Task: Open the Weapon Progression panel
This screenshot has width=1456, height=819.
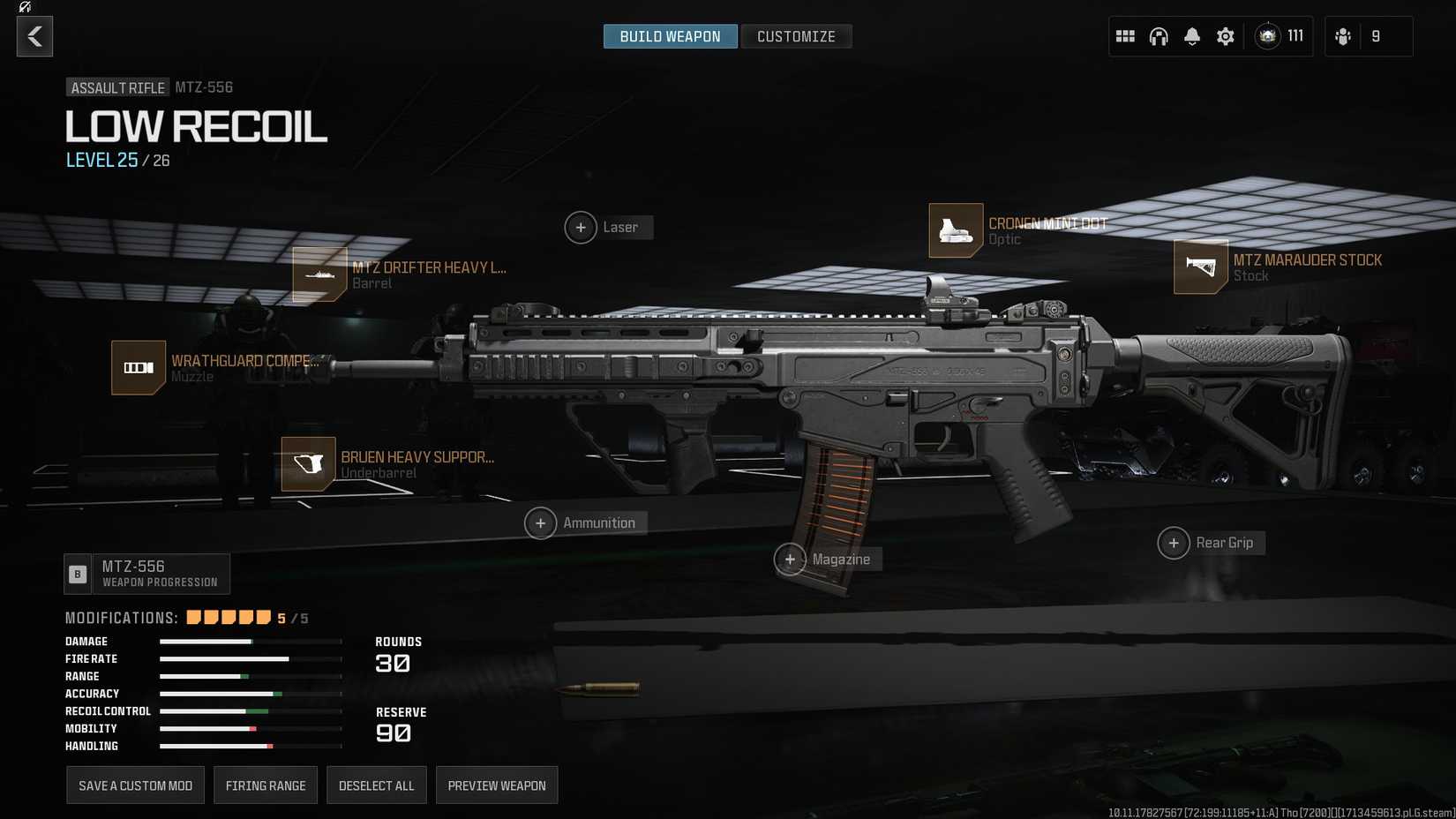Action: 146,573
